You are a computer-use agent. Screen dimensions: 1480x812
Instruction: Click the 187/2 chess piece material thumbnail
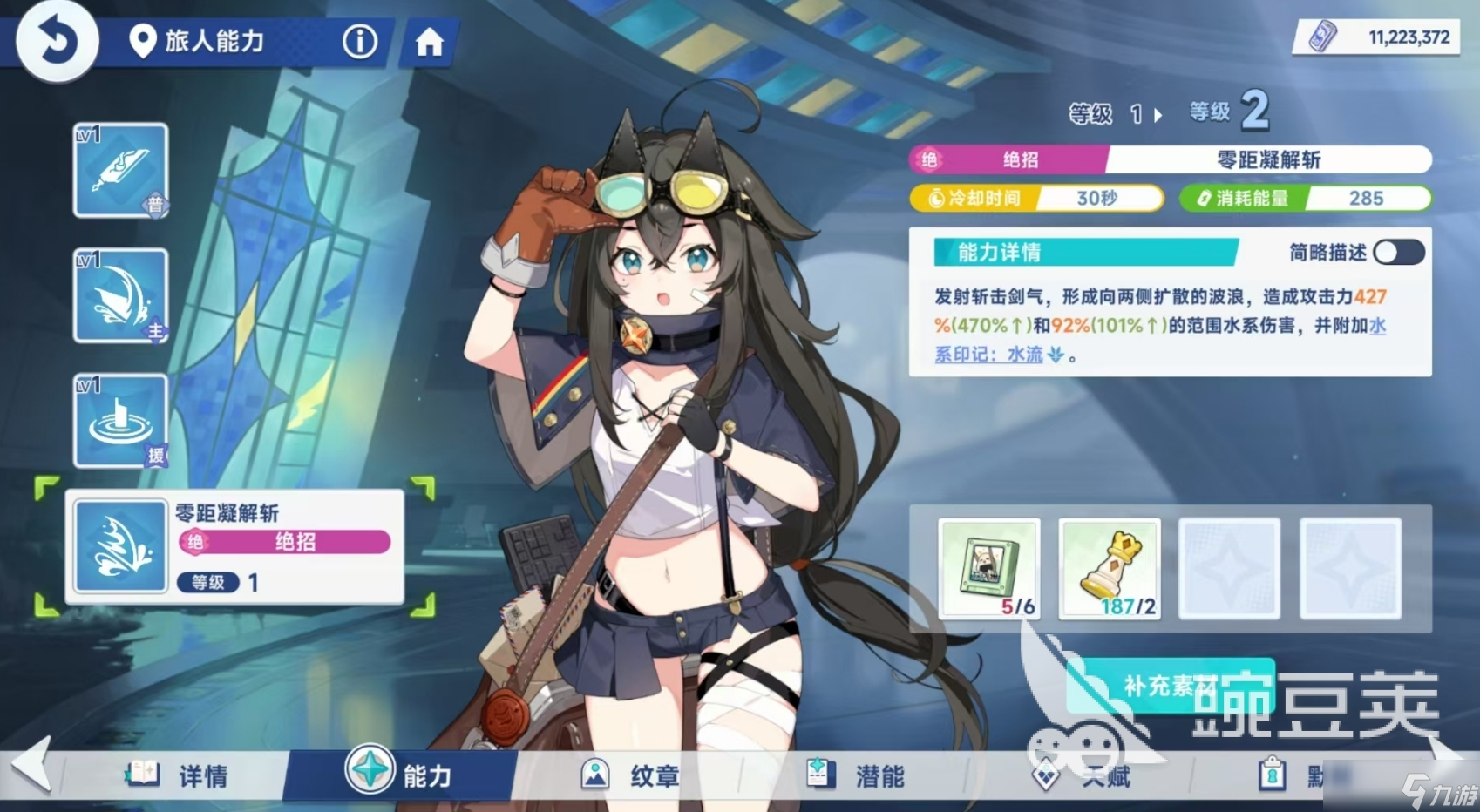tap(1110, 569)
